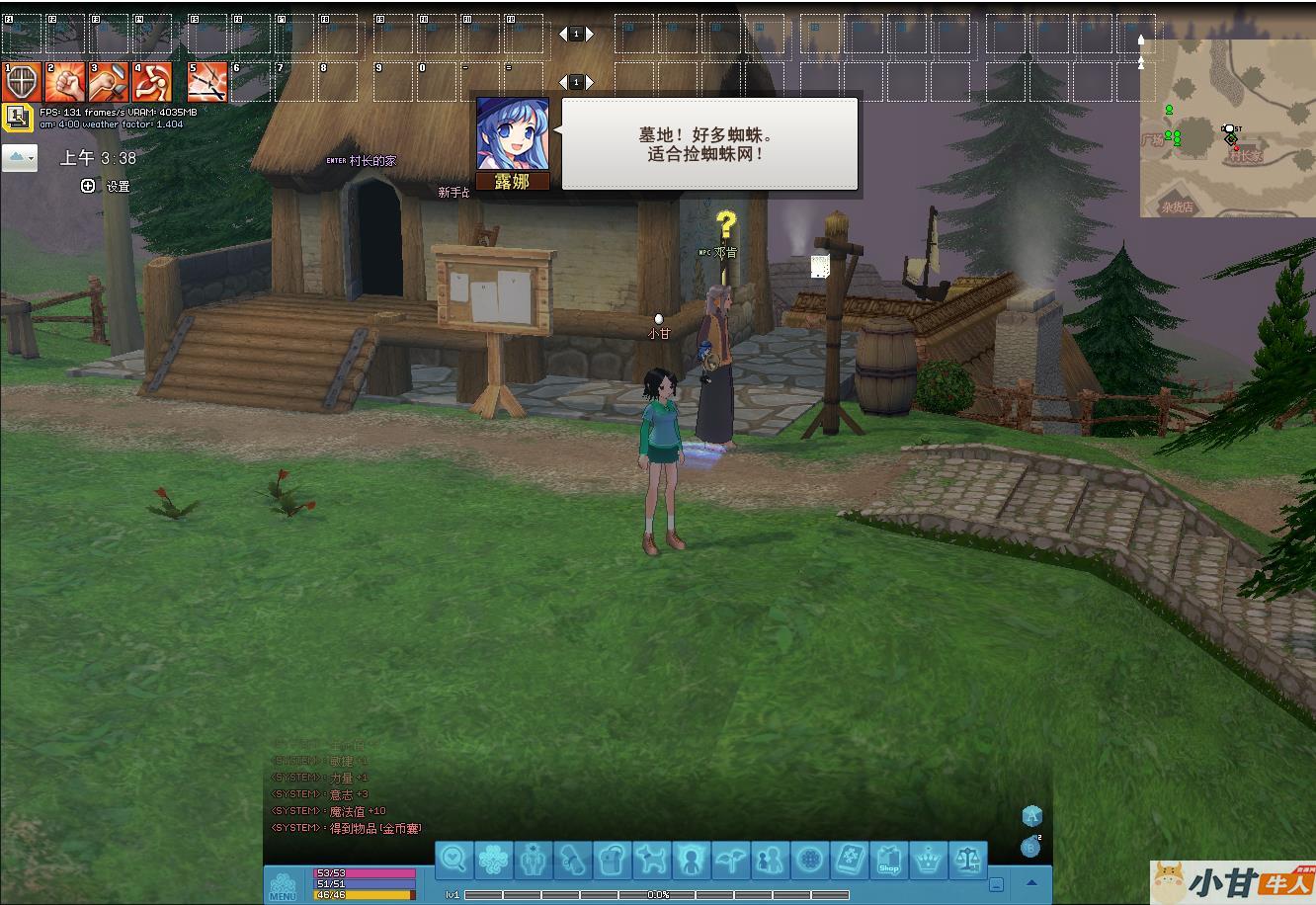Click the village minimap
Screen dimensions: 1316x905
(1227, 128)
